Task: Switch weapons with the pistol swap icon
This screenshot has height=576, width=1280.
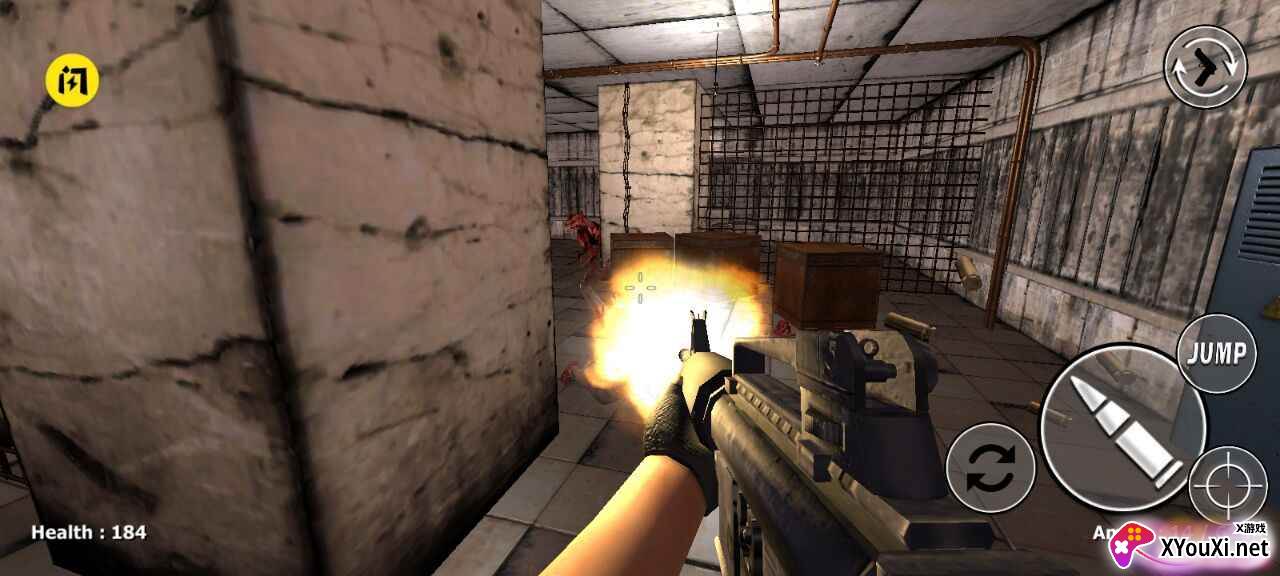Action: point(1205,66)
